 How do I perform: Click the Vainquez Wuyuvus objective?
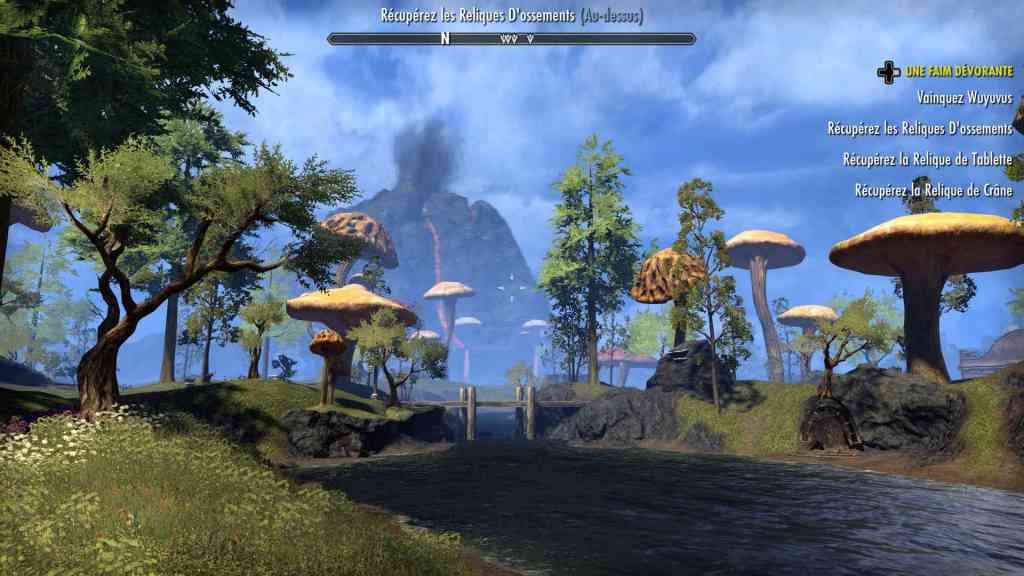pyautogui.click(x=964, y=98)
